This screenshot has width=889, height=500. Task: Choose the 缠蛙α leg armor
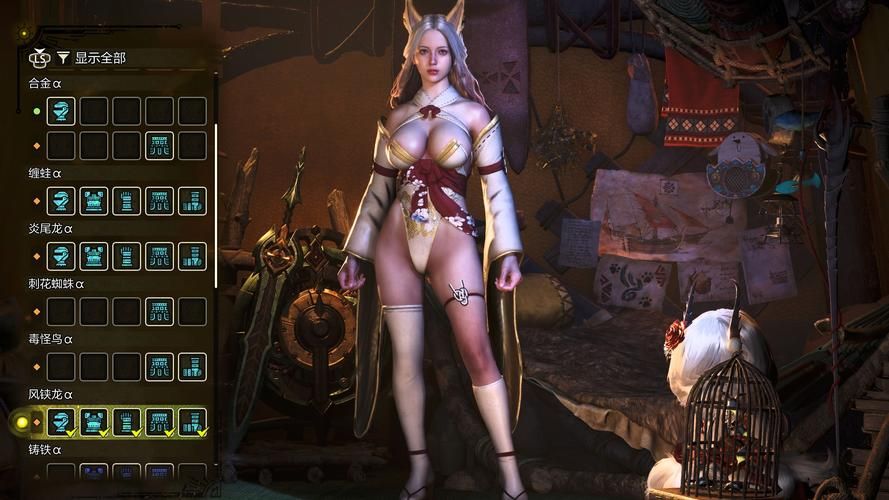(192, 201)
